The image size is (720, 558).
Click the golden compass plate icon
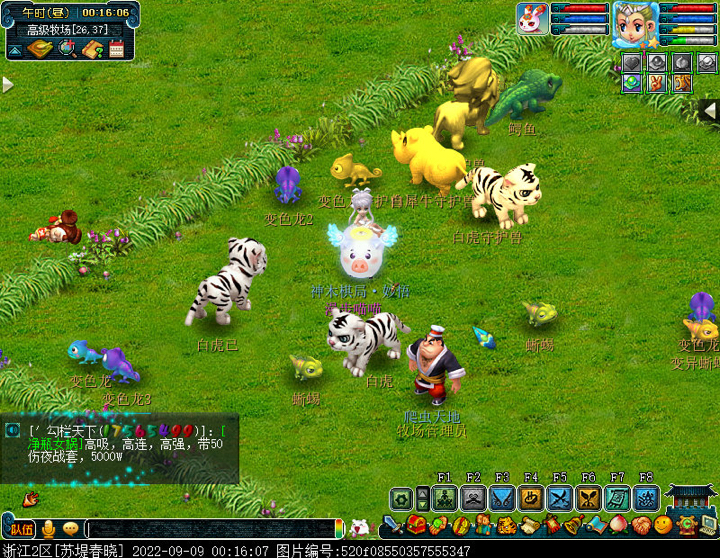(40, 49)
